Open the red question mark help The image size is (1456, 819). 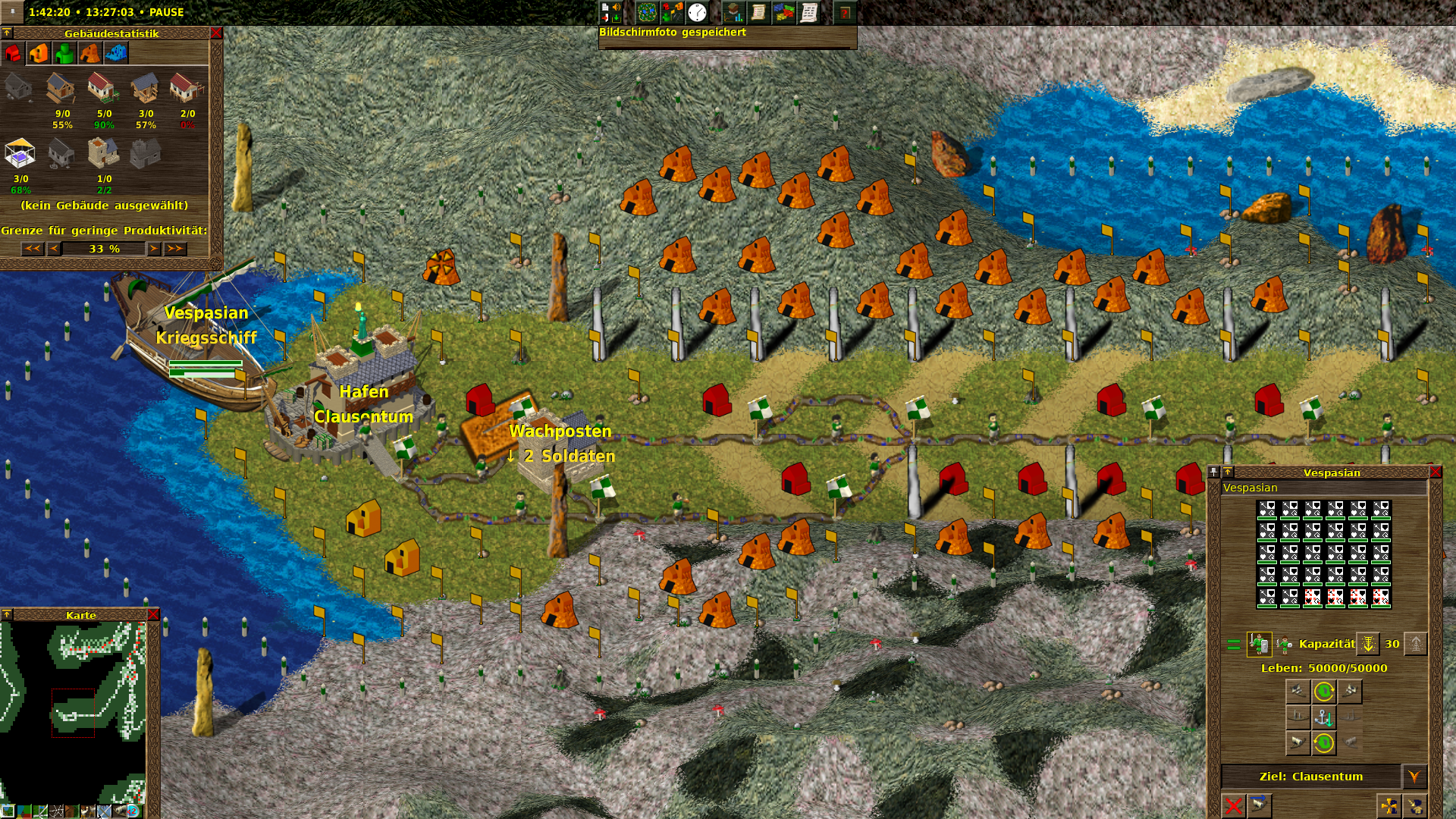click(x=845, y=12)
